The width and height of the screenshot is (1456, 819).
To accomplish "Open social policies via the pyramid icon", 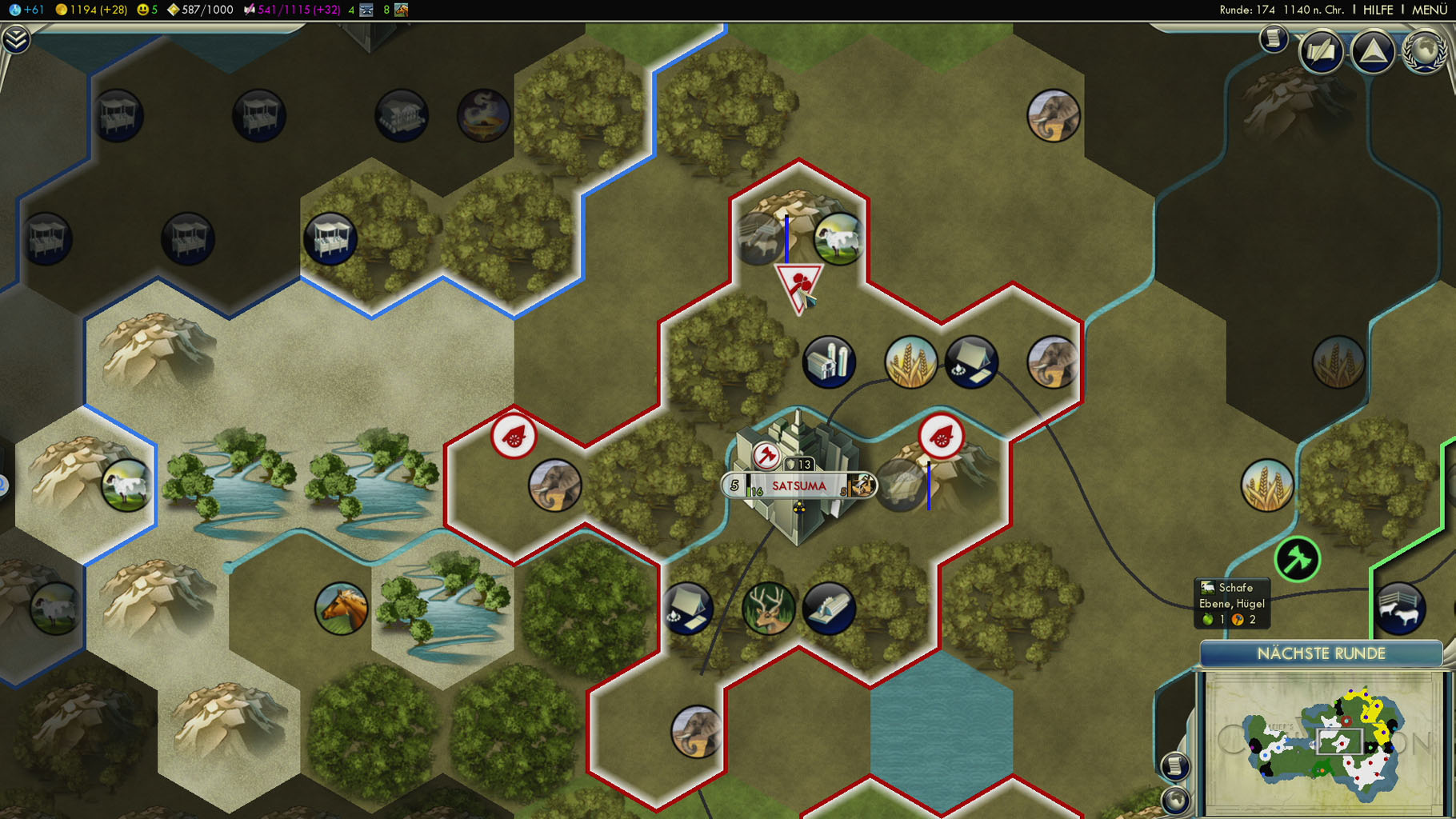I will pos(1373,51).
